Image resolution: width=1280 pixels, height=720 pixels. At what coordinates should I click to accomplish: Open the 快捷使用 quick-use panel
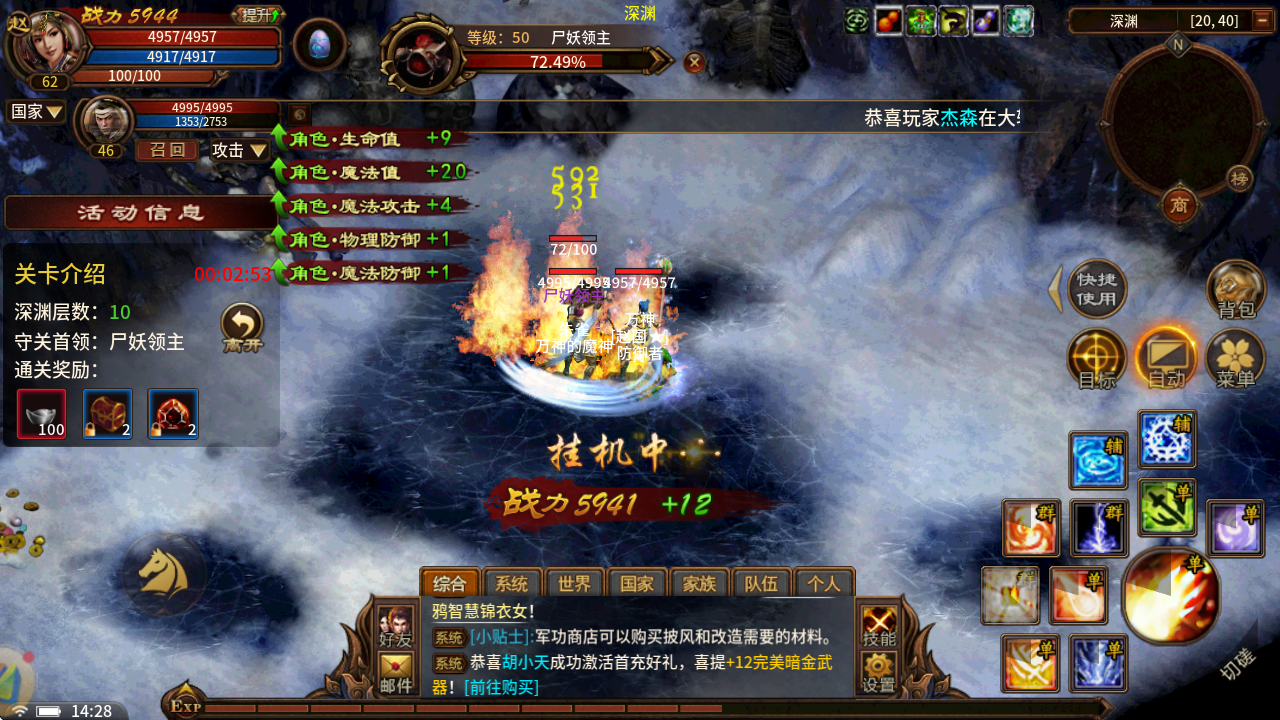[1097, 289]
